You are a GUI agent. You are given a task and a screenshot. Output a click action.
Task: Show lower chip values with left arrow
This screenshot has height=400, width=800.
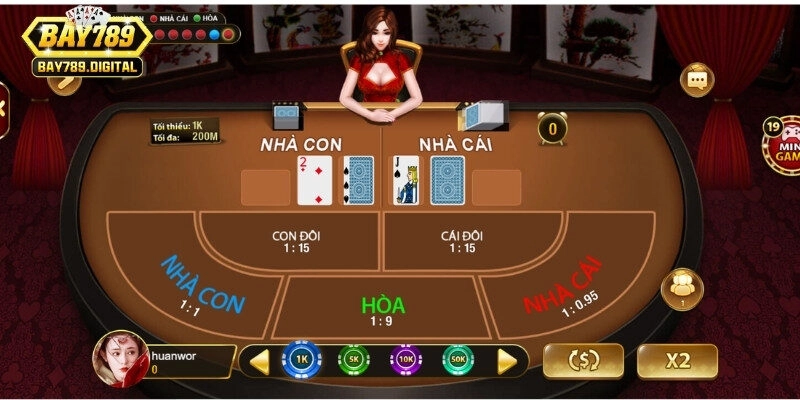pos(259,360)
